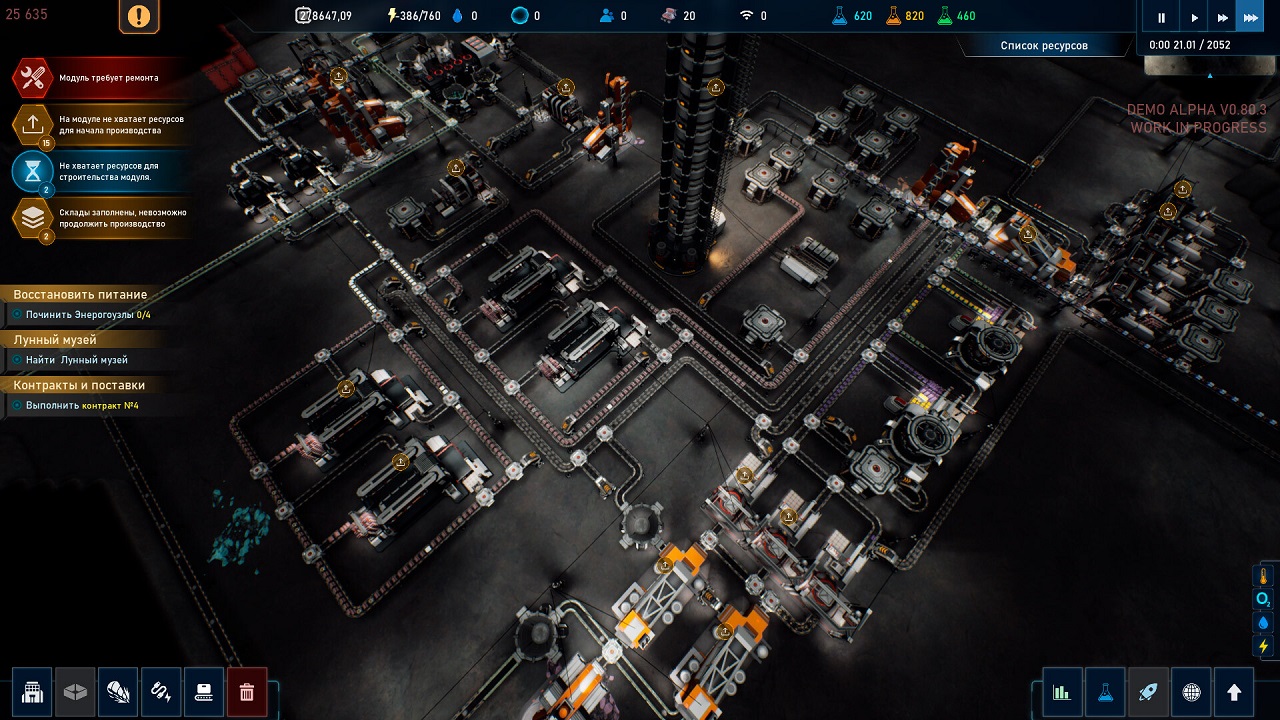The width and height of the screenshot is (1280, 720).
Task: Open the insufficient production resources alert
Action: [33, 125]
